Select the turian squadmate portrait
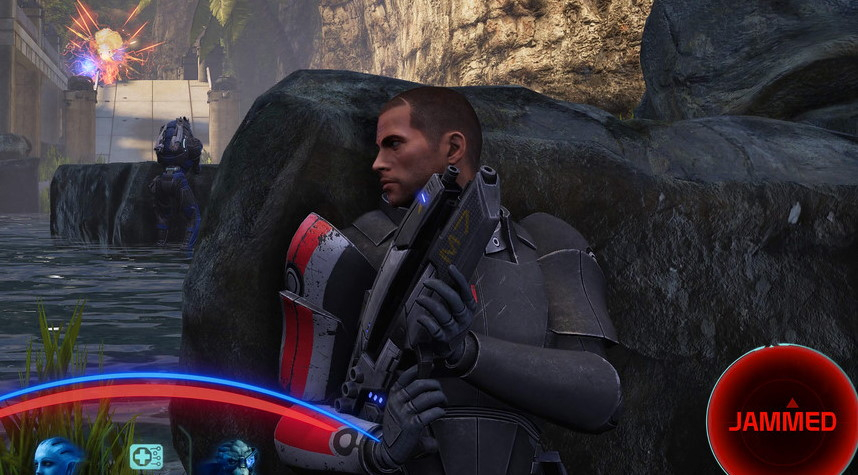The width and height of the screenshot is (858, 475). 232,458
